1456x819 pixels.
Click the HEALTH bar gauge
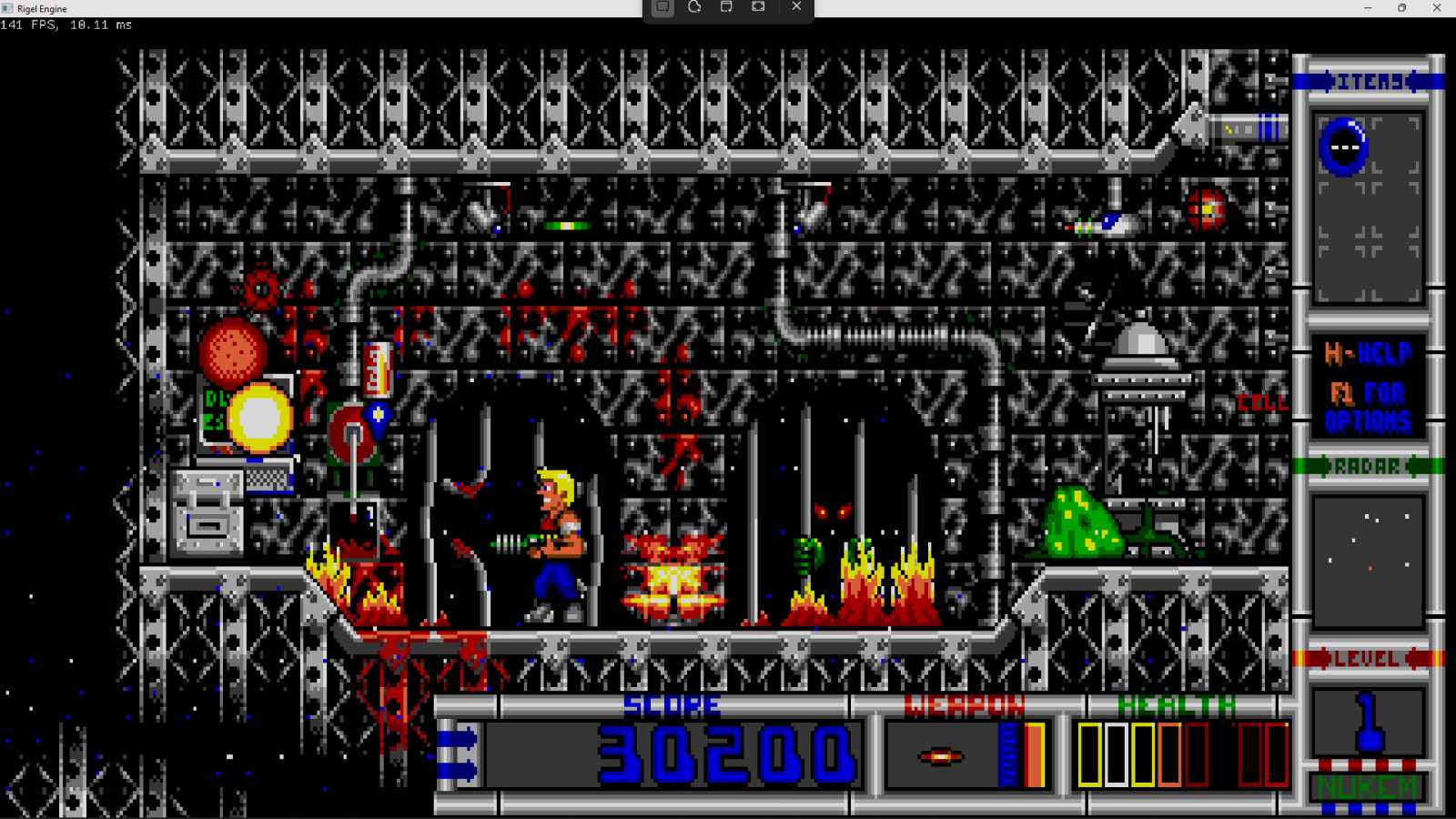coord(1183,753)
